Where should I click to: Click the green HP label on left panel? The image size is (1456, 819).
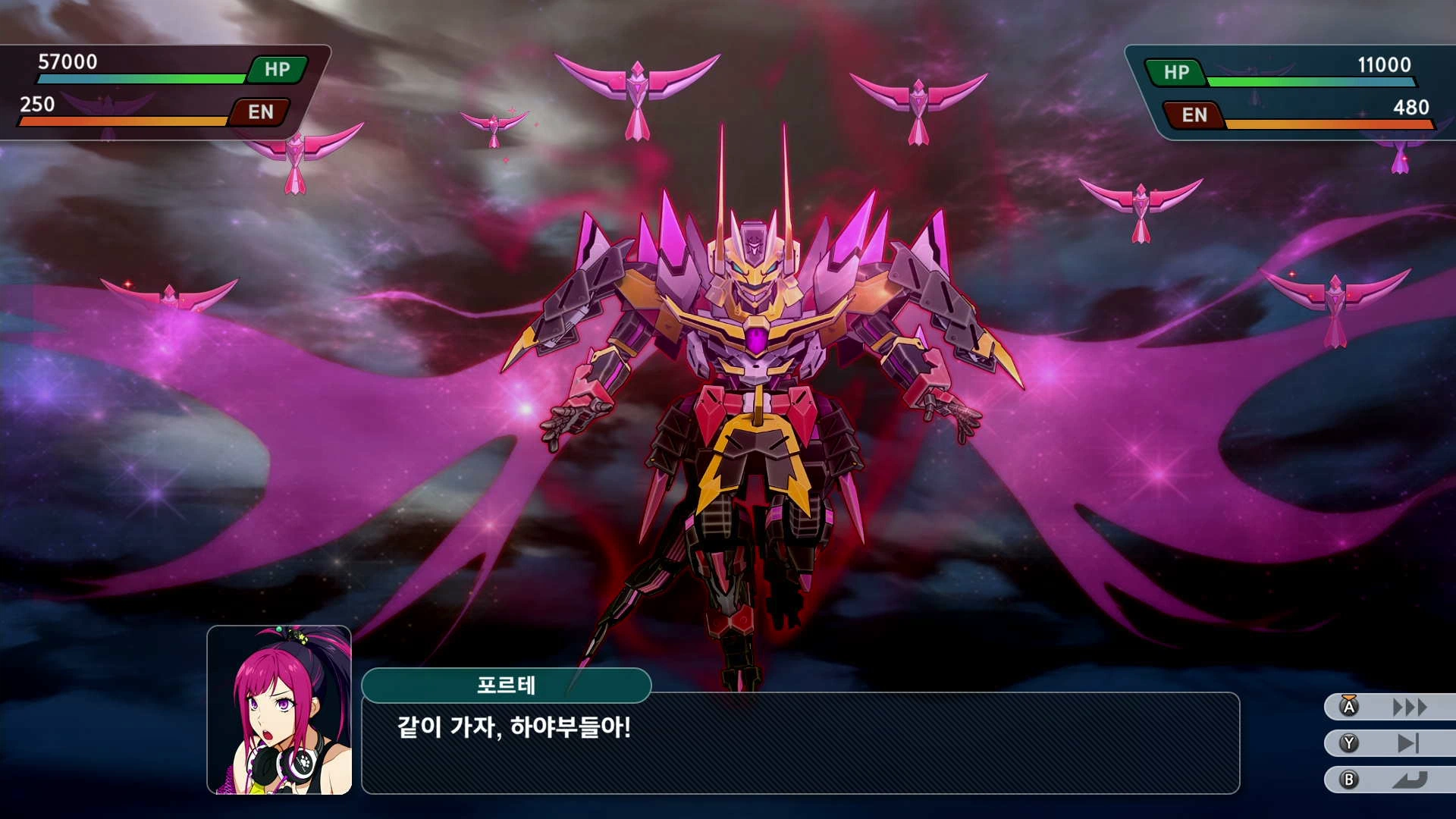point(278,70)
